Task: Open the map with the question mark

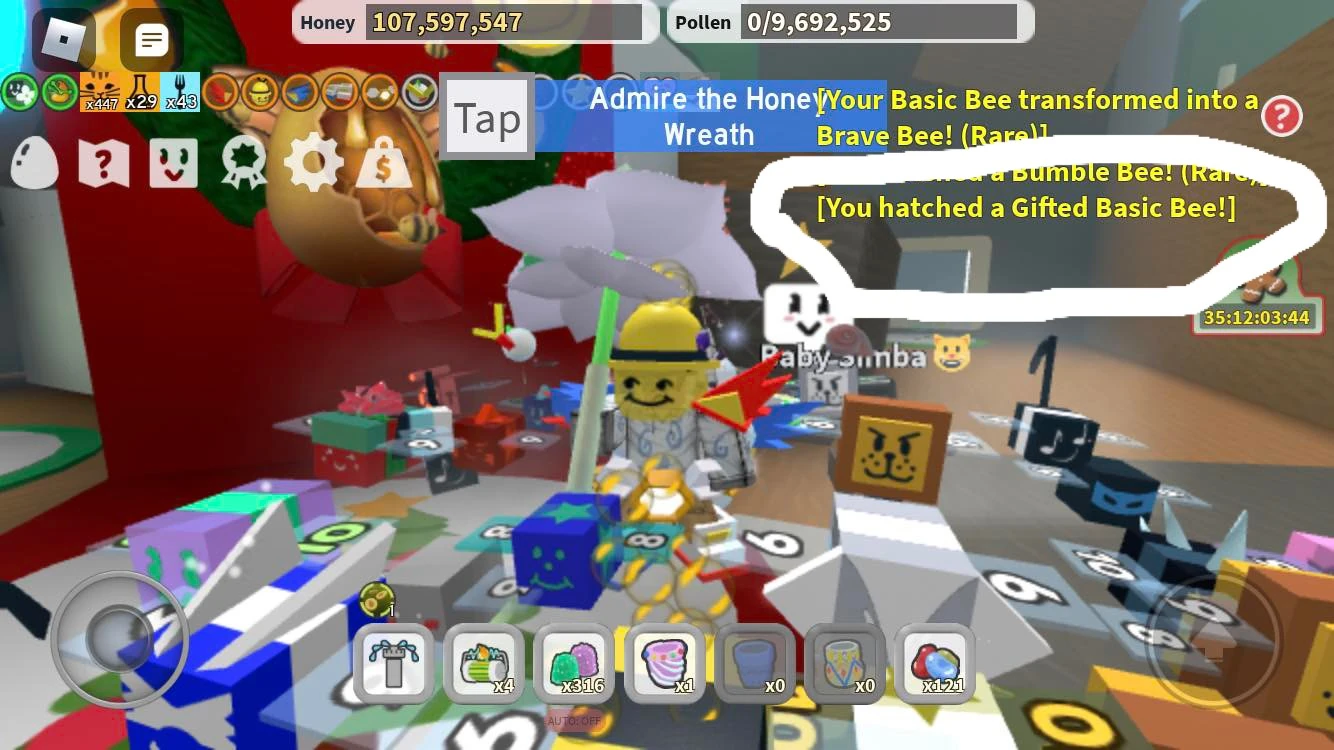Action: coord(103,164)
